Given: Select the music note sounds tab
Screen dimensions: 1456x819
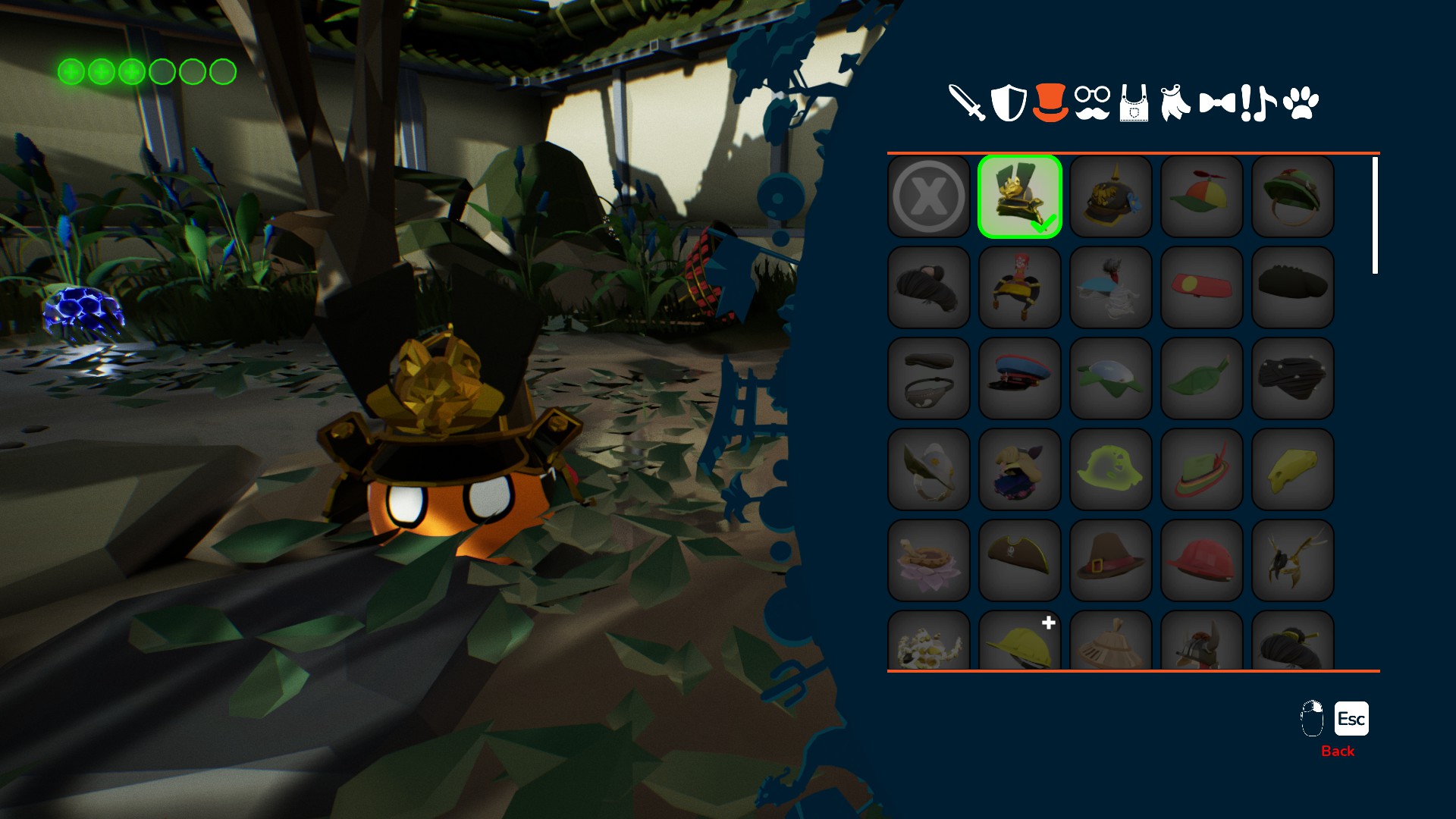Looking at the screenshot, I should coord(1259,102).
